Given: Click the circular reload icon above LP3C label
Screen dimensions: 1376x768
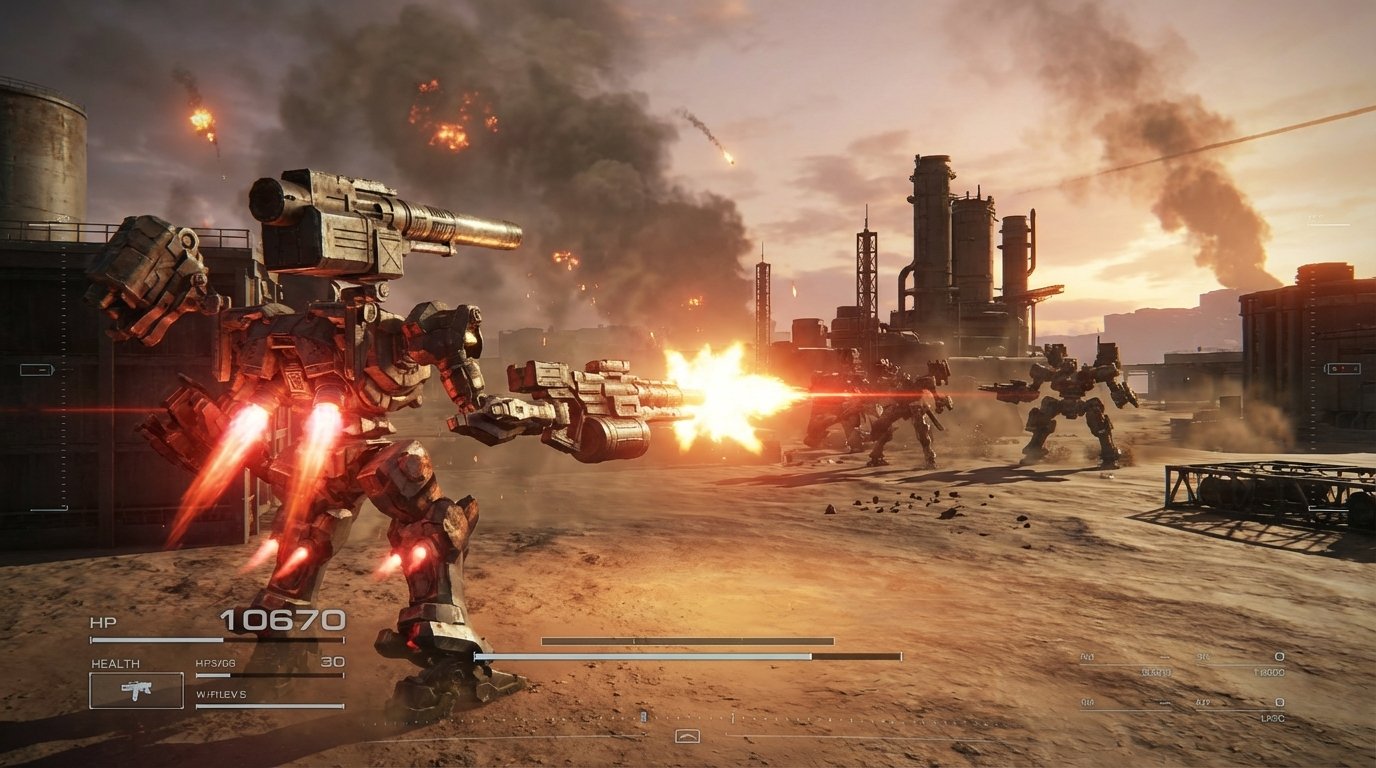Looking at the screenshot, I should [x=1278, y=703].
